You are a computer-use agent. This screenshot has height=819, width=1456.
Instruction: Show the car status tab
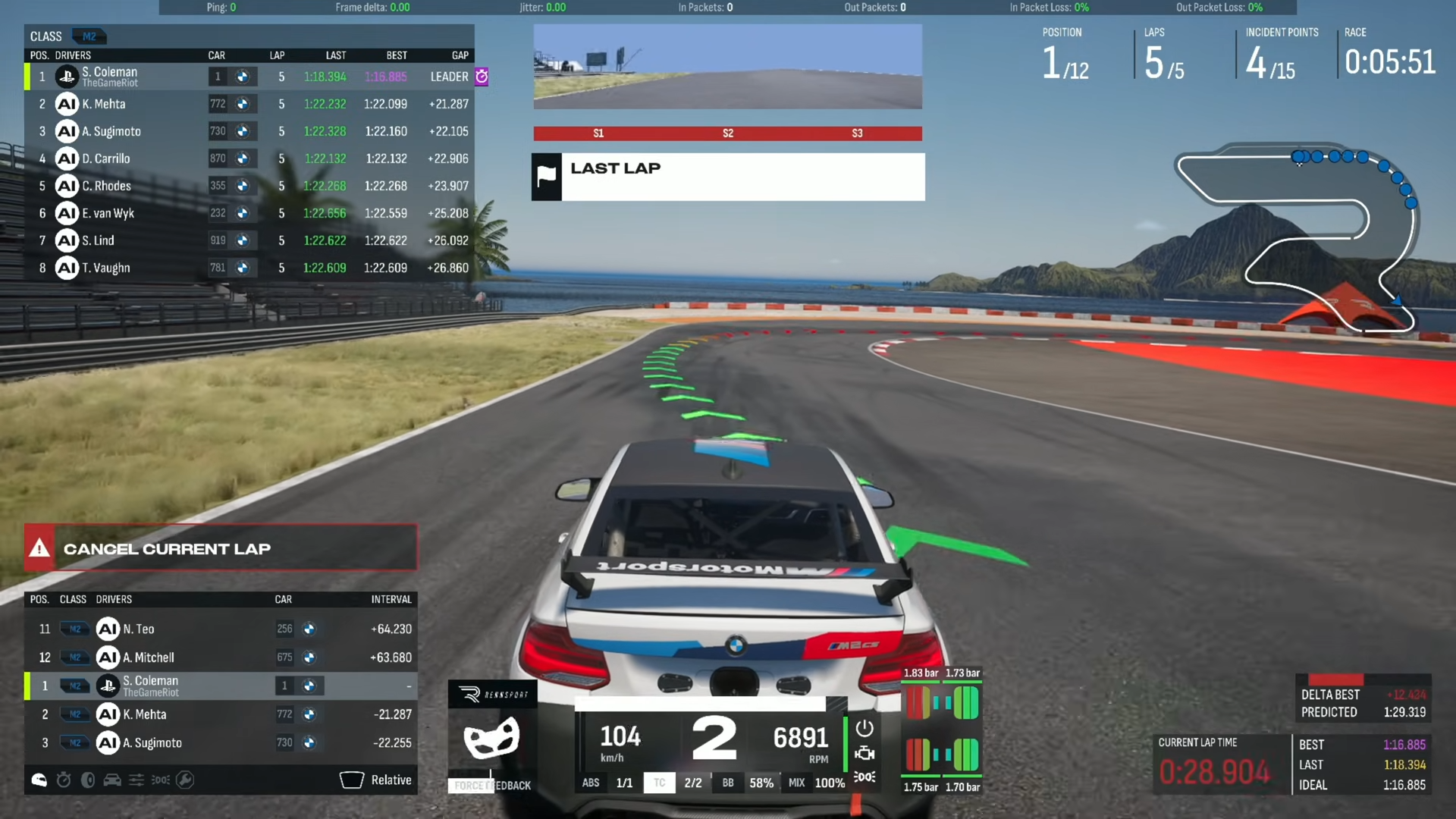[112, 780]
